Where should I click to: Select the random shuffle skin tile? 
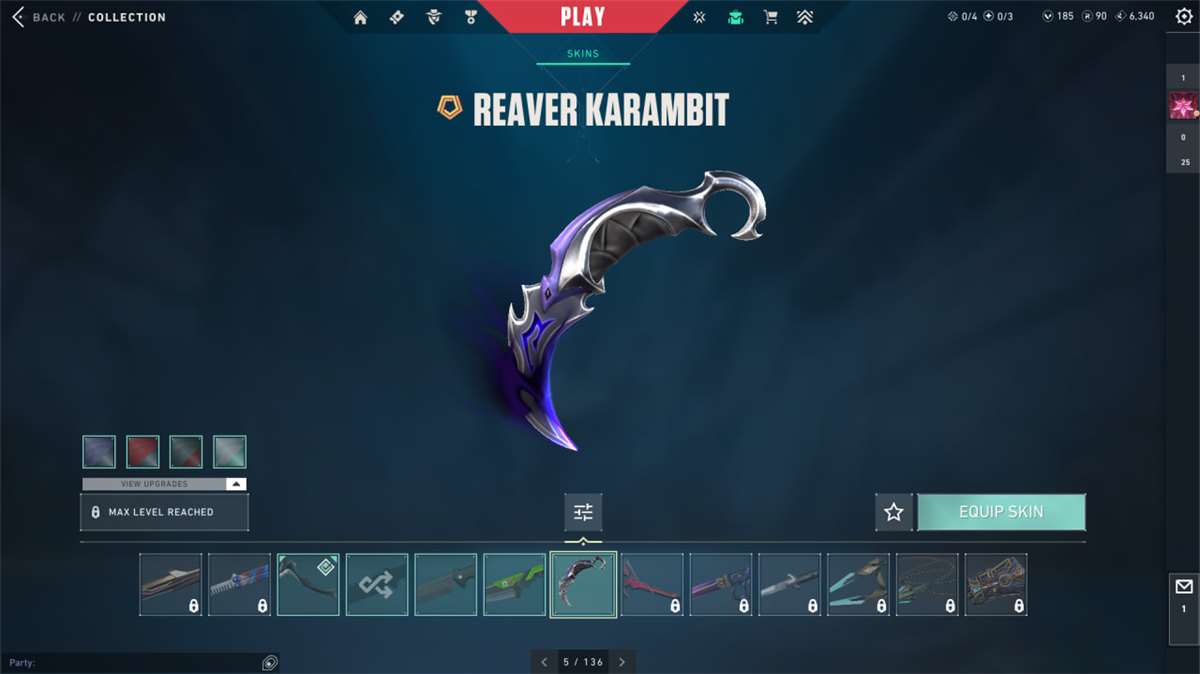coord(377,584)
